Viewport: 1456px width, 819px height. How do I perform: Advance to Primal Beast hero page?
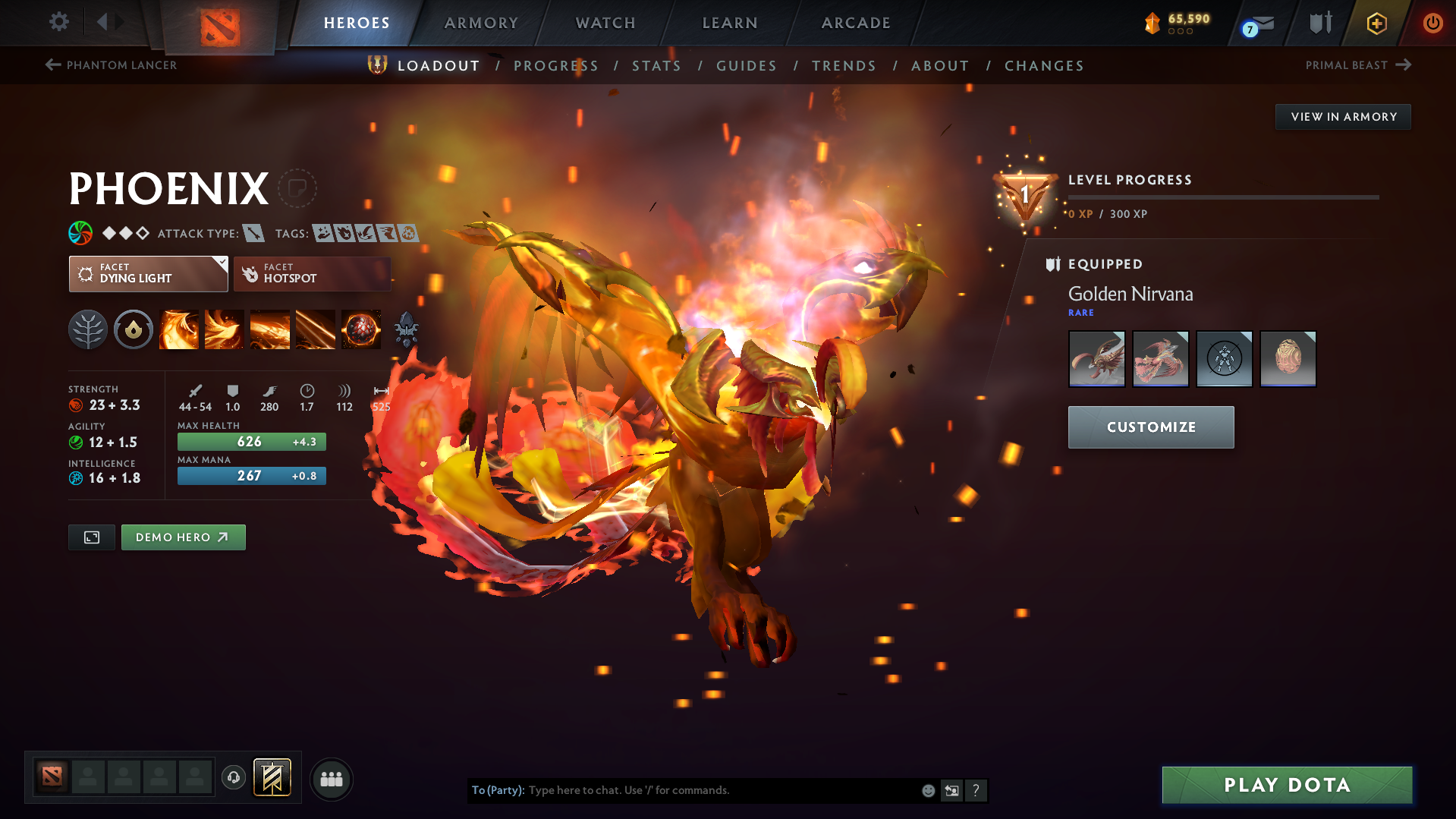point(1359,65)
